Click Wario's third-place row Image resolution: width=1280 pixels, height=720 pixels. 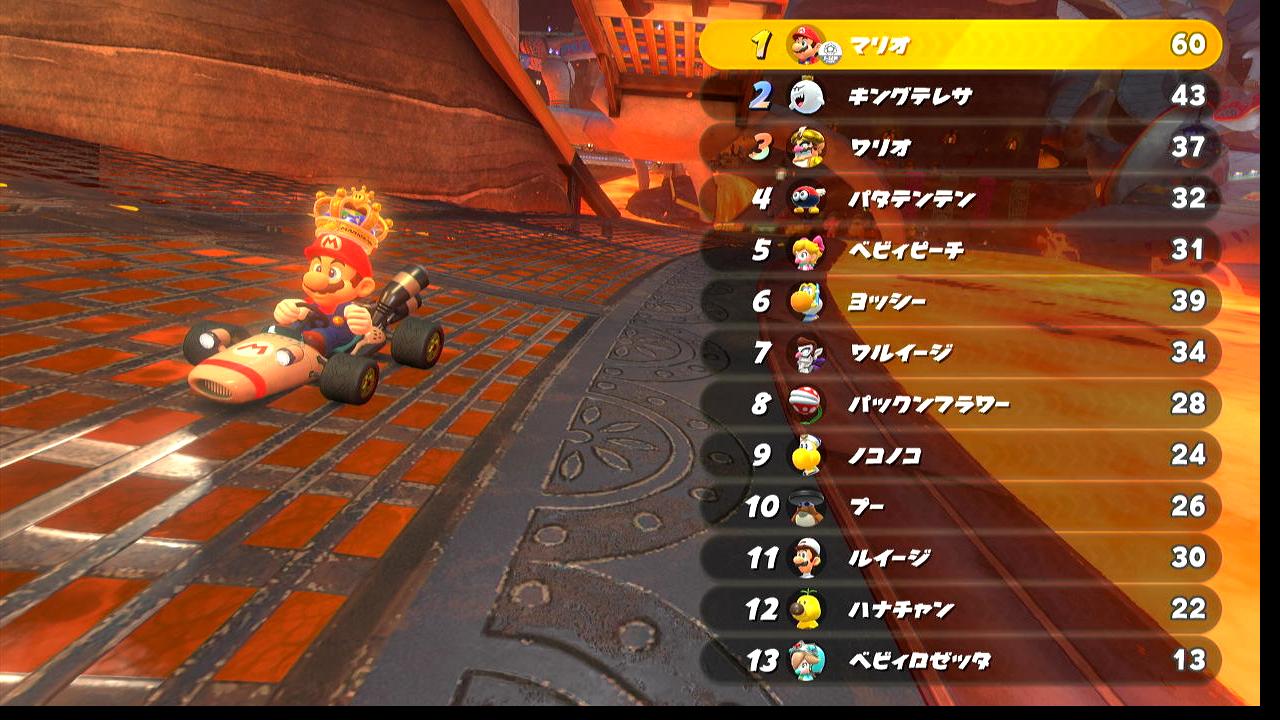click(x=960, y=147)
